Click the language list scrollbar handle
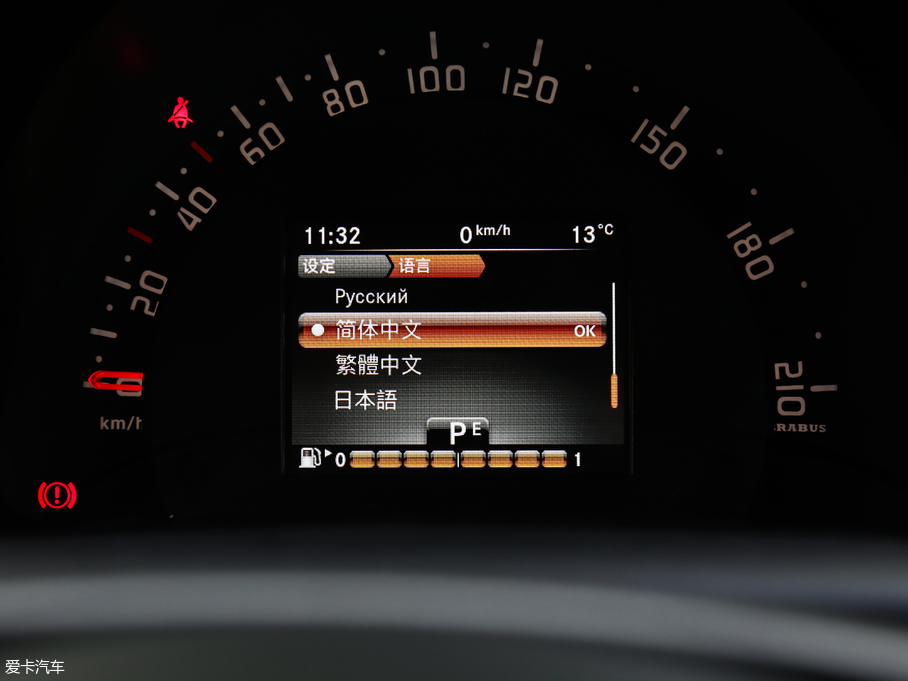The height and width of the screenshot is (681, 908). coord(614,389)
